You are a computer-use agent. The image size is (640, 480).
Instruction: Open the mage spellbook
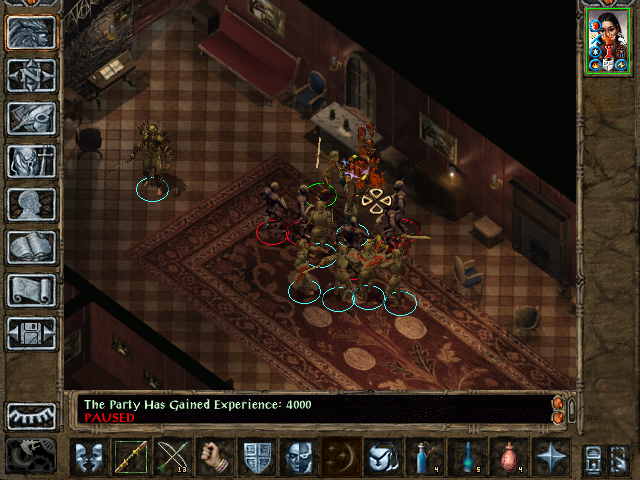pyautogui.click(x=31, y=247)
